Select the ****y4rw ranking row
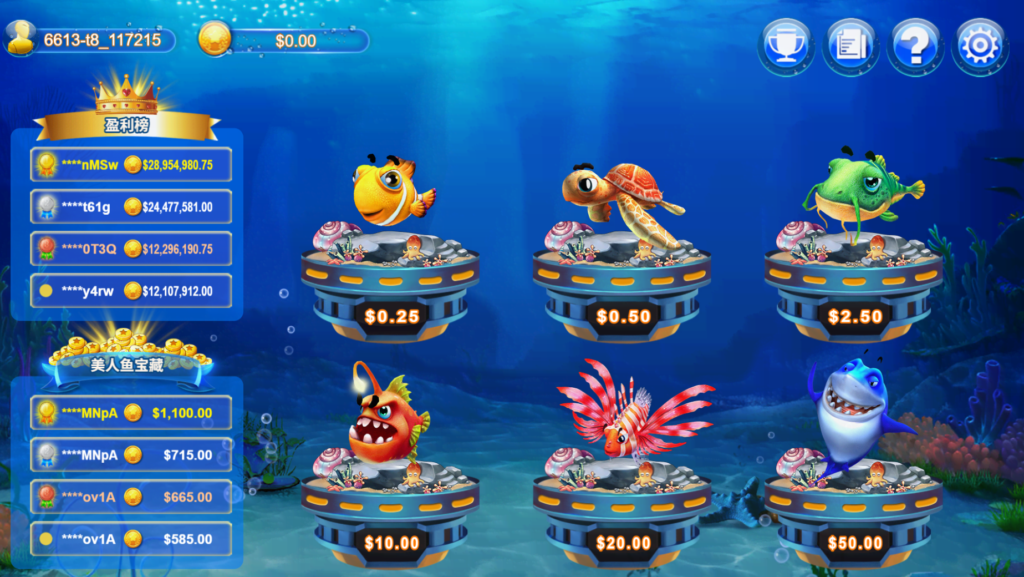This screenshot has width=1024, height=577. pos(131,291)
